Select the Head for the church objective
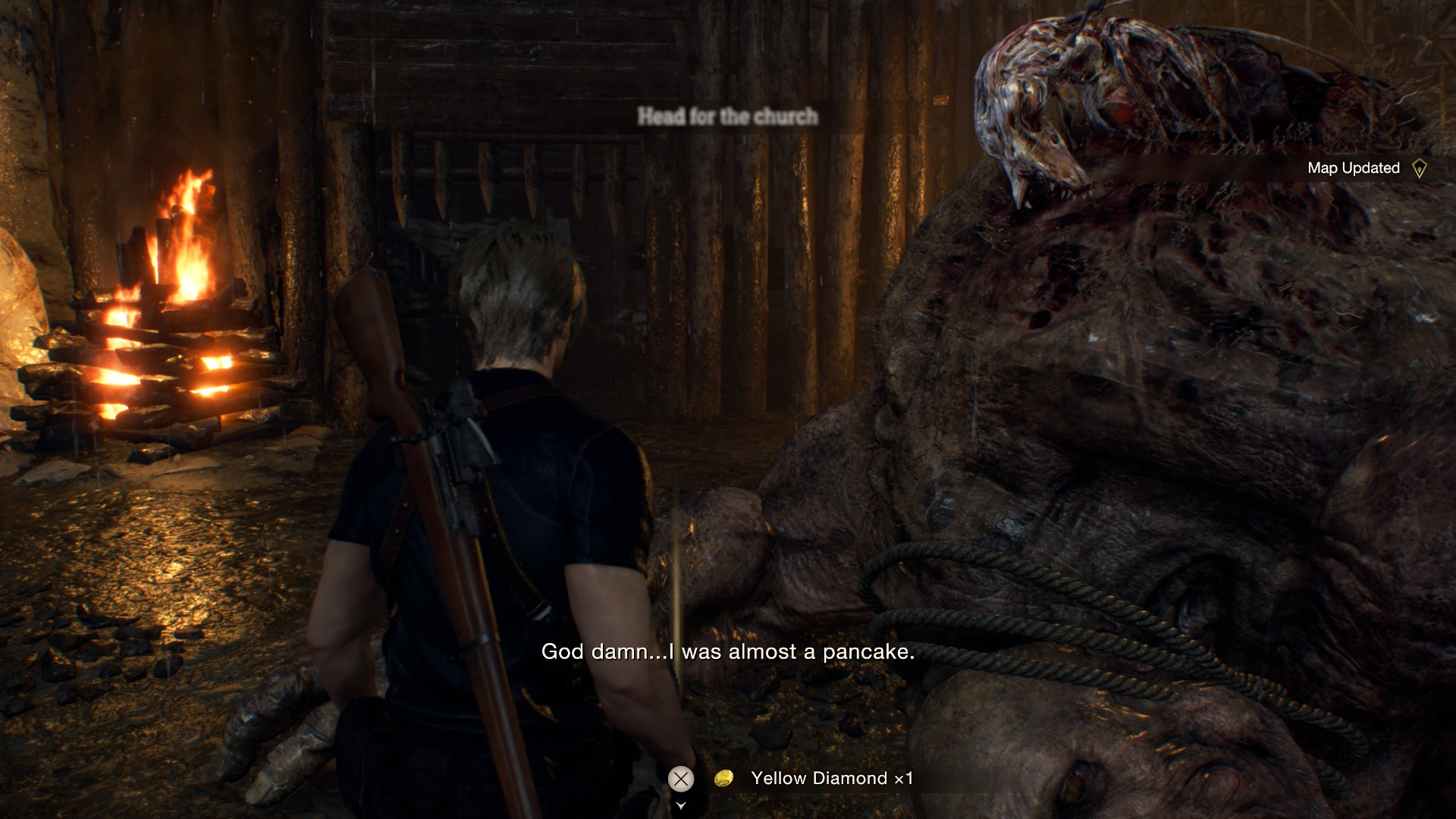1456x819 pixels. (x=727, y=116)
